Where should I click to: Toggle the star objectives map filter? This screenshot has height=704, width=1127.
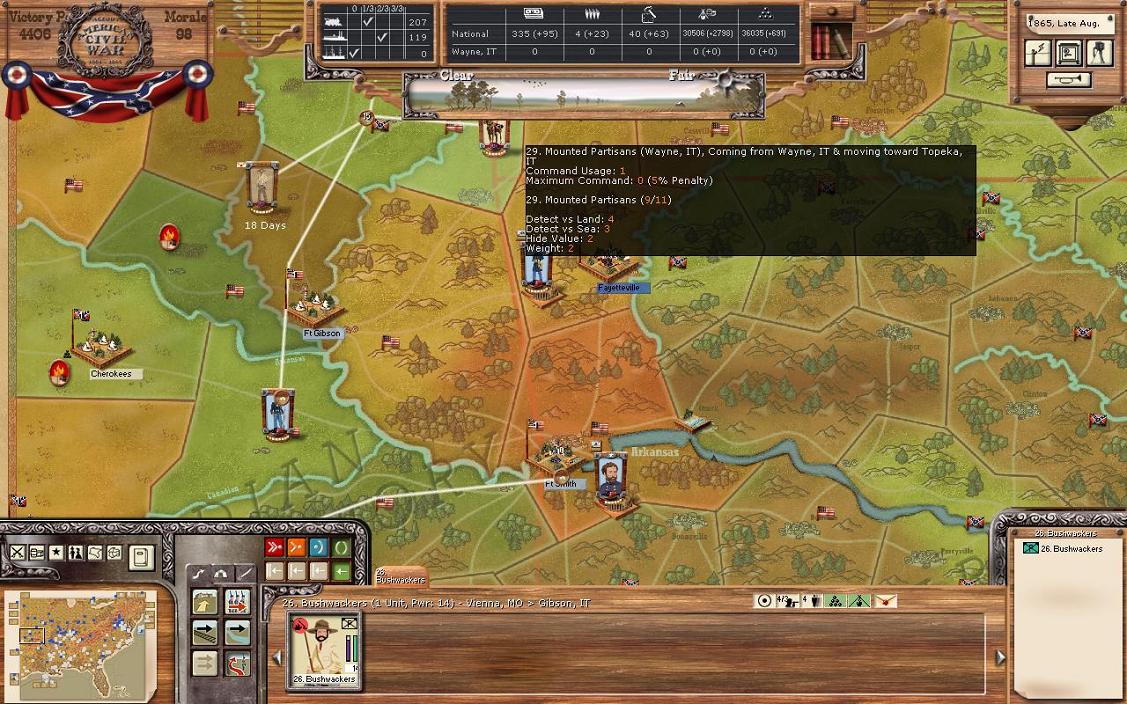tap(56, 553)
